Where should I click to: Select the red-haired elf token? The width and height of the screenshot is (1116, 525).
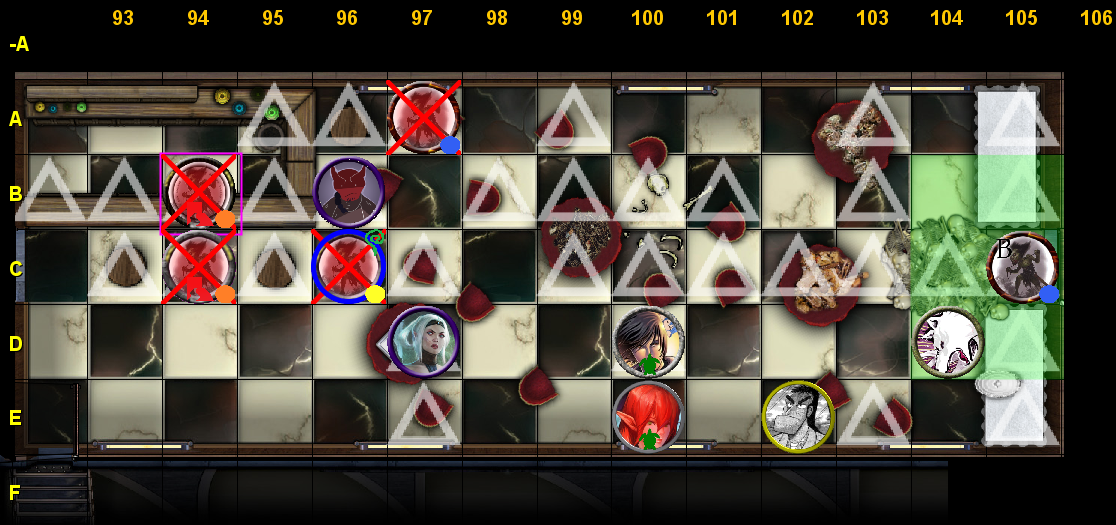pyautogui.click(x=648, y=416)
